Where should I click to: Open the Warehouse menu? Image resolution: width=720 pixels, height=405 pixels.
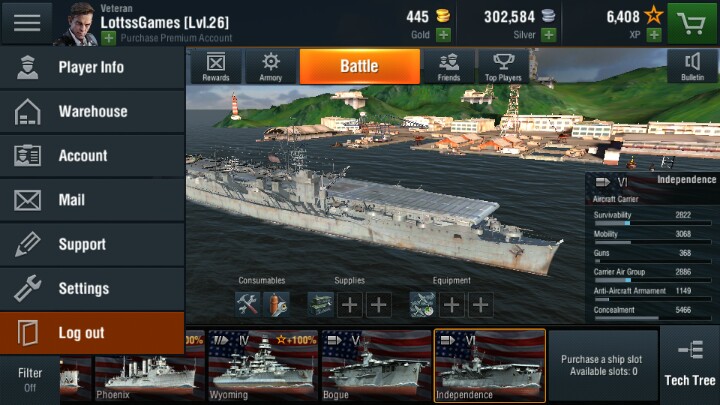pyautogui.click(x=92, y=112)
